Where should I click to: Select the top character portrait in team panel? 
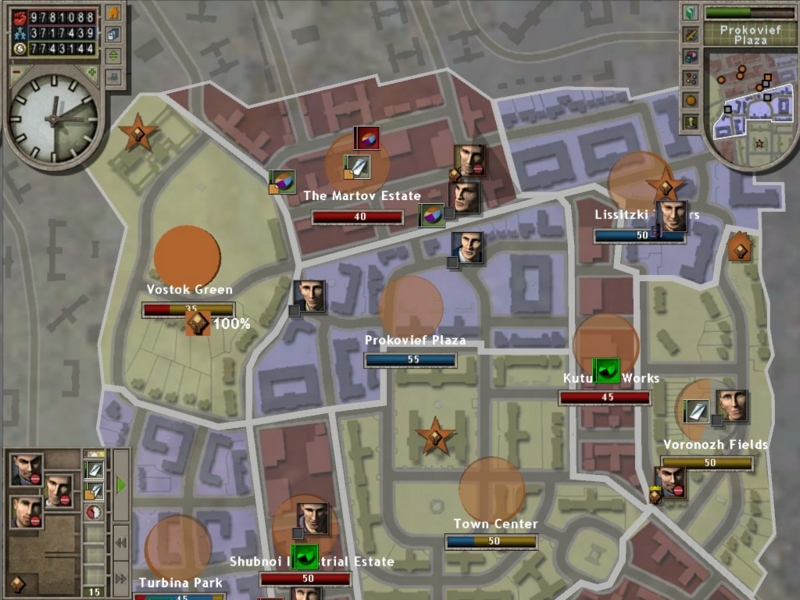[x=27, y=468]
